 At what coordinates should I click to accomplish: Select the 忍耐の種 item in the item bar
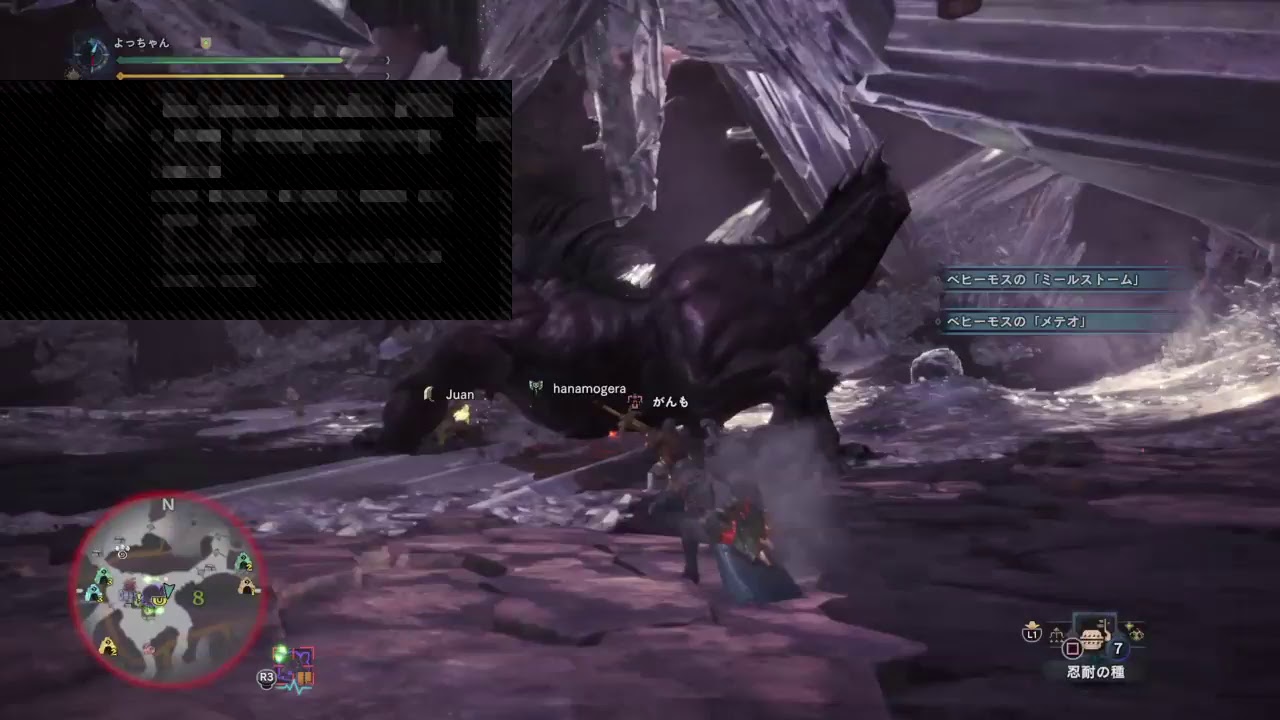tap(1093, 640)
